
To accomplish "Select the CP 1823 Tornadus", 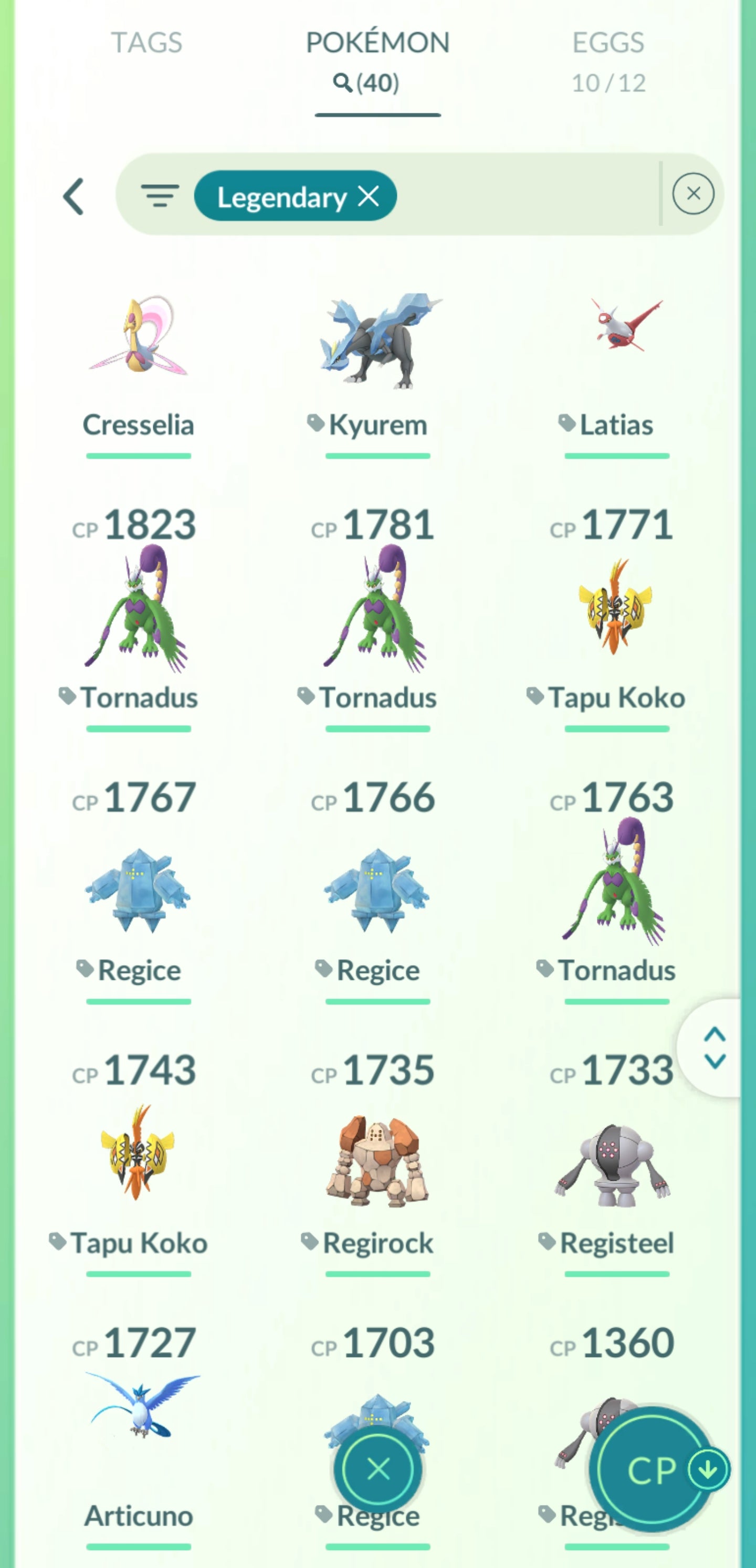I will coord(138,609).
